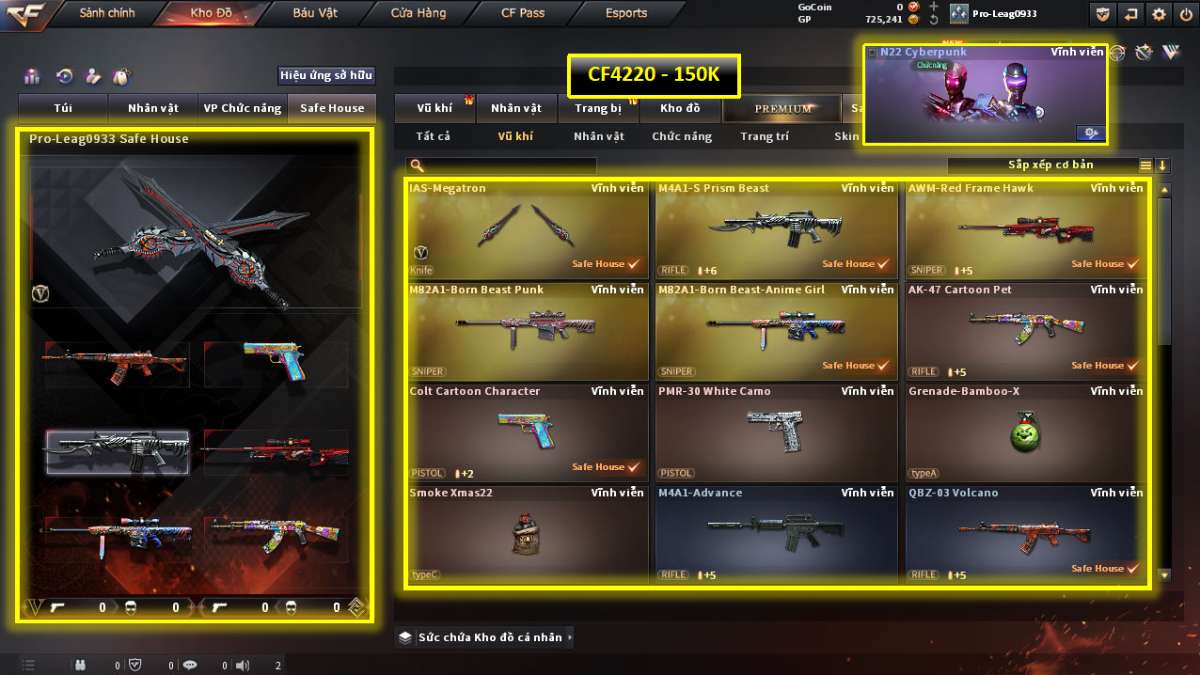The height and width of the screenshot is (675, 1200).
Task: Open settings via the gear icon
Action: [1159, 14]
